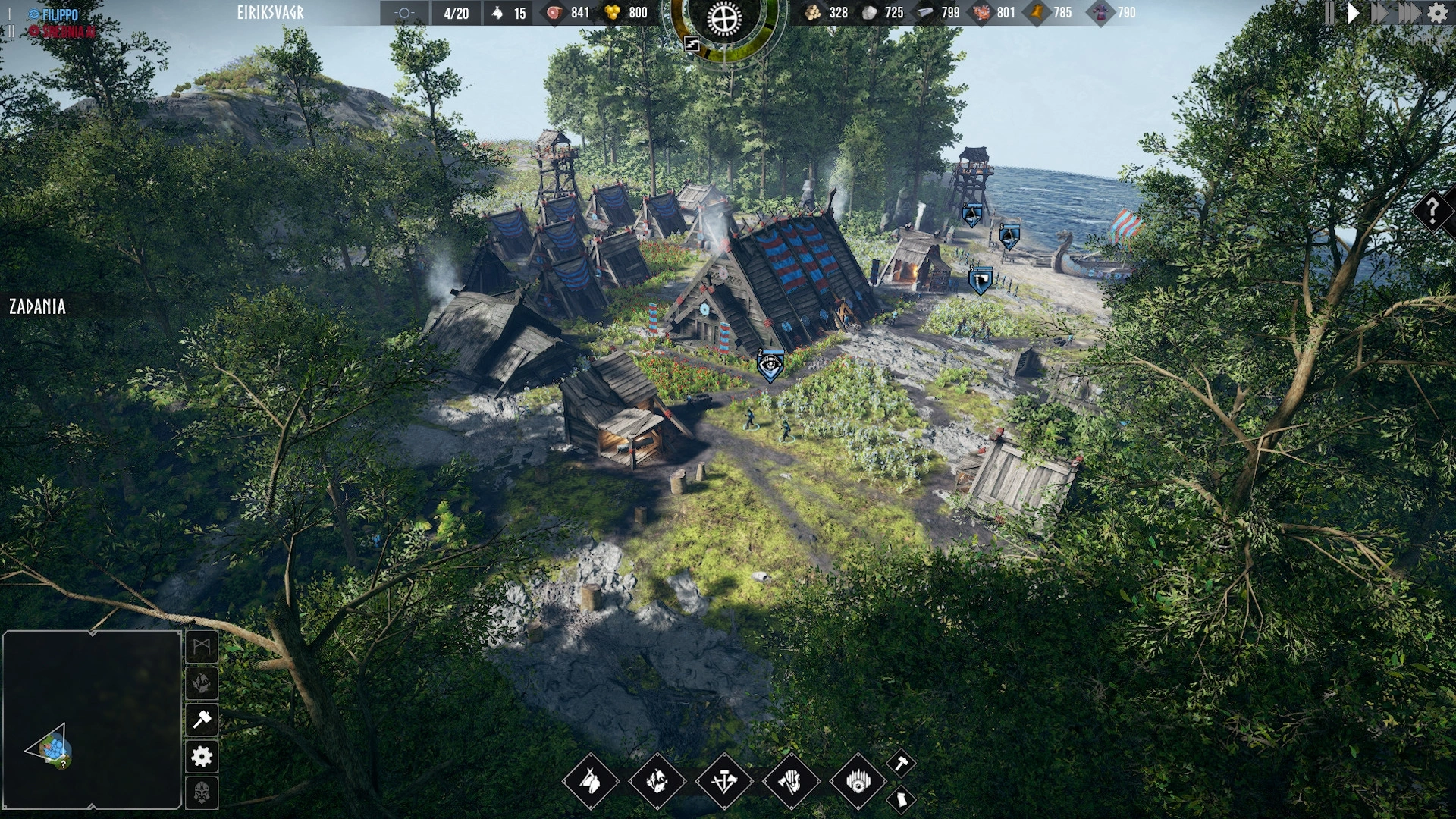
Task: Open the rune symbol panel beside minimap
Action: point(202,647)
